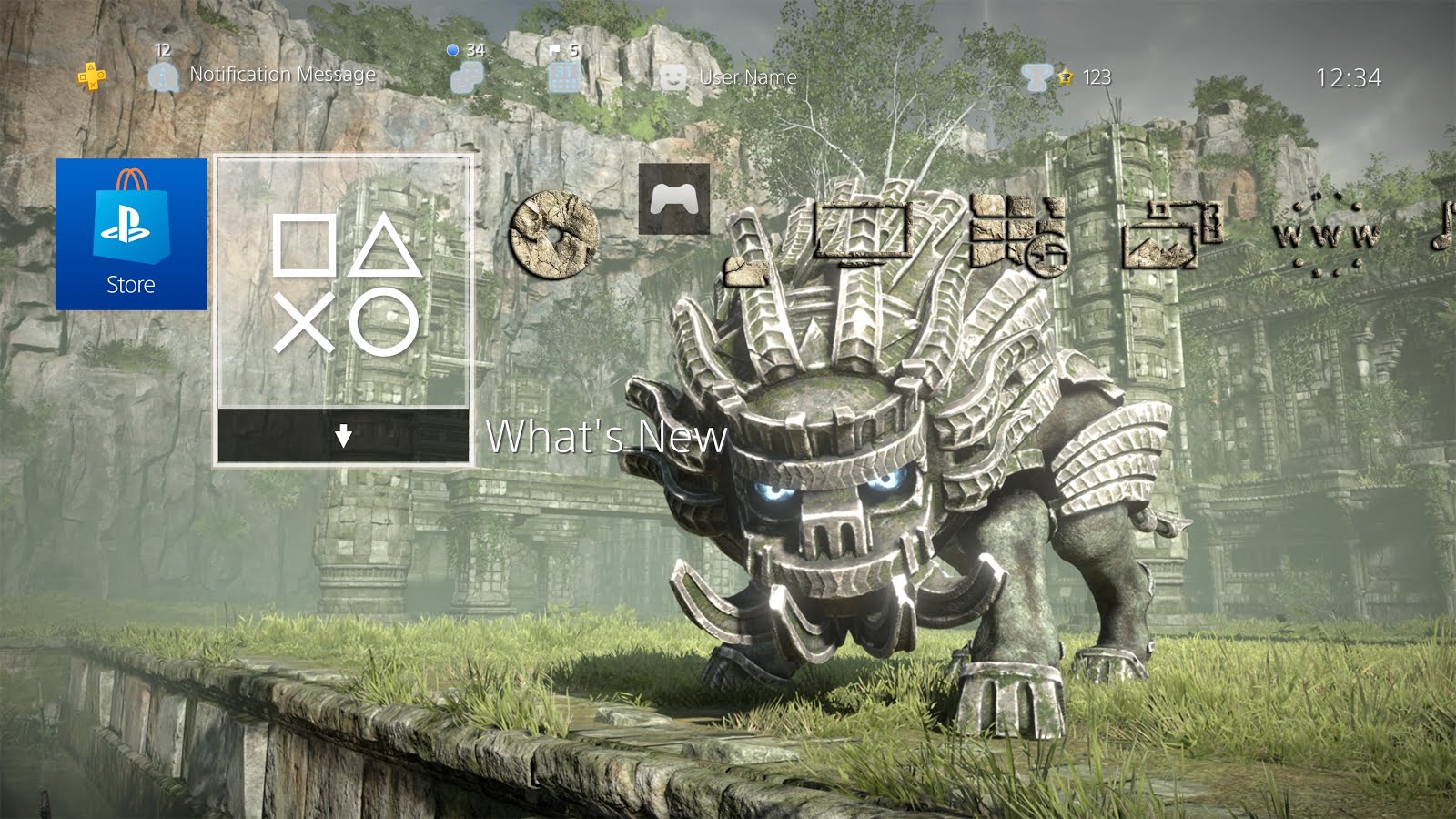Screen dimensions: 1456x819
Task: Open the PlayStation Store tile
Action: coord(131,234)
